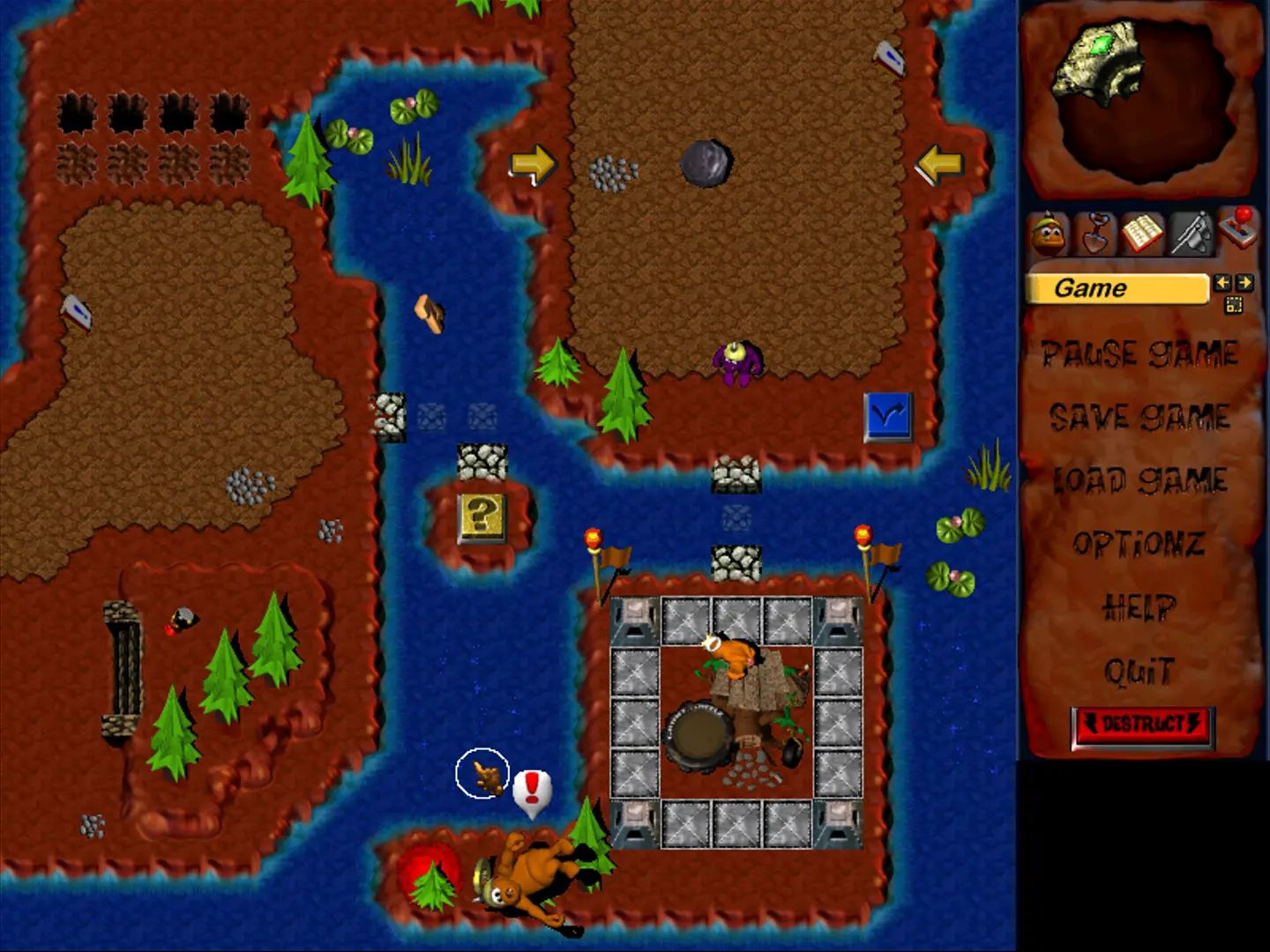
Task: Open the Load Game entry
Action: (x=1139, y=480)
